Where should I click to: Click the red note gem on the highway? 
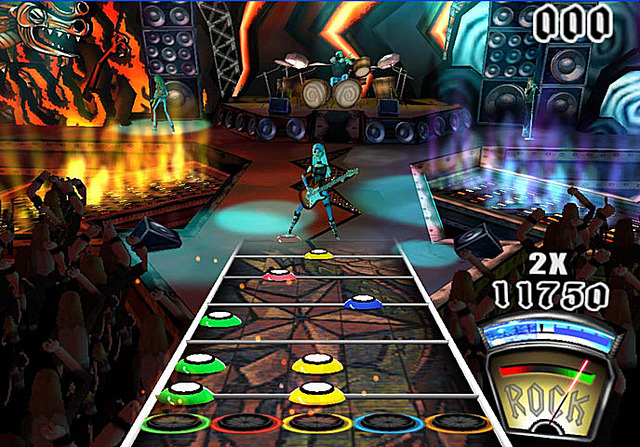276,273
